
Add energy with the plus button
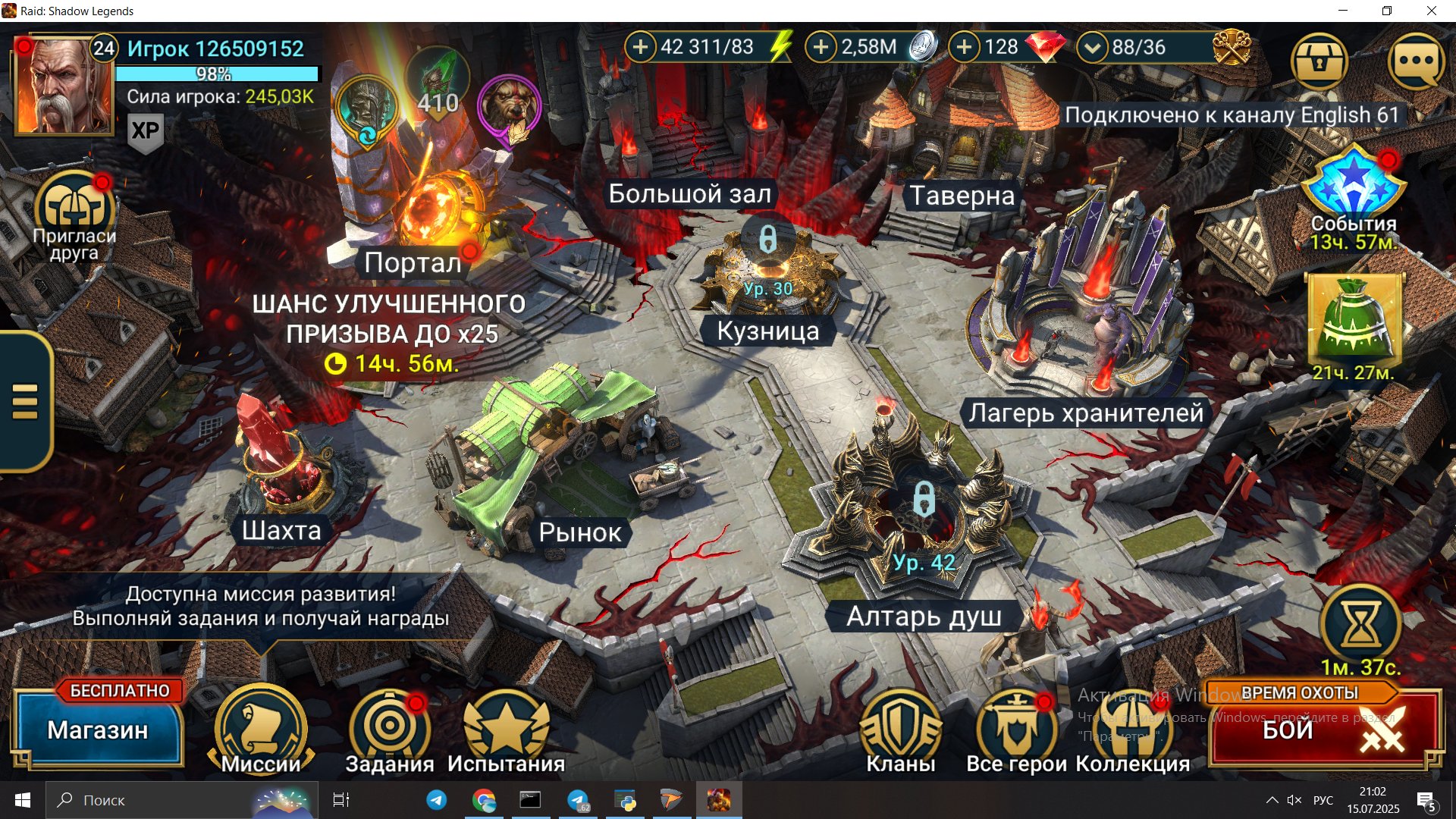[x=641, y=47]
